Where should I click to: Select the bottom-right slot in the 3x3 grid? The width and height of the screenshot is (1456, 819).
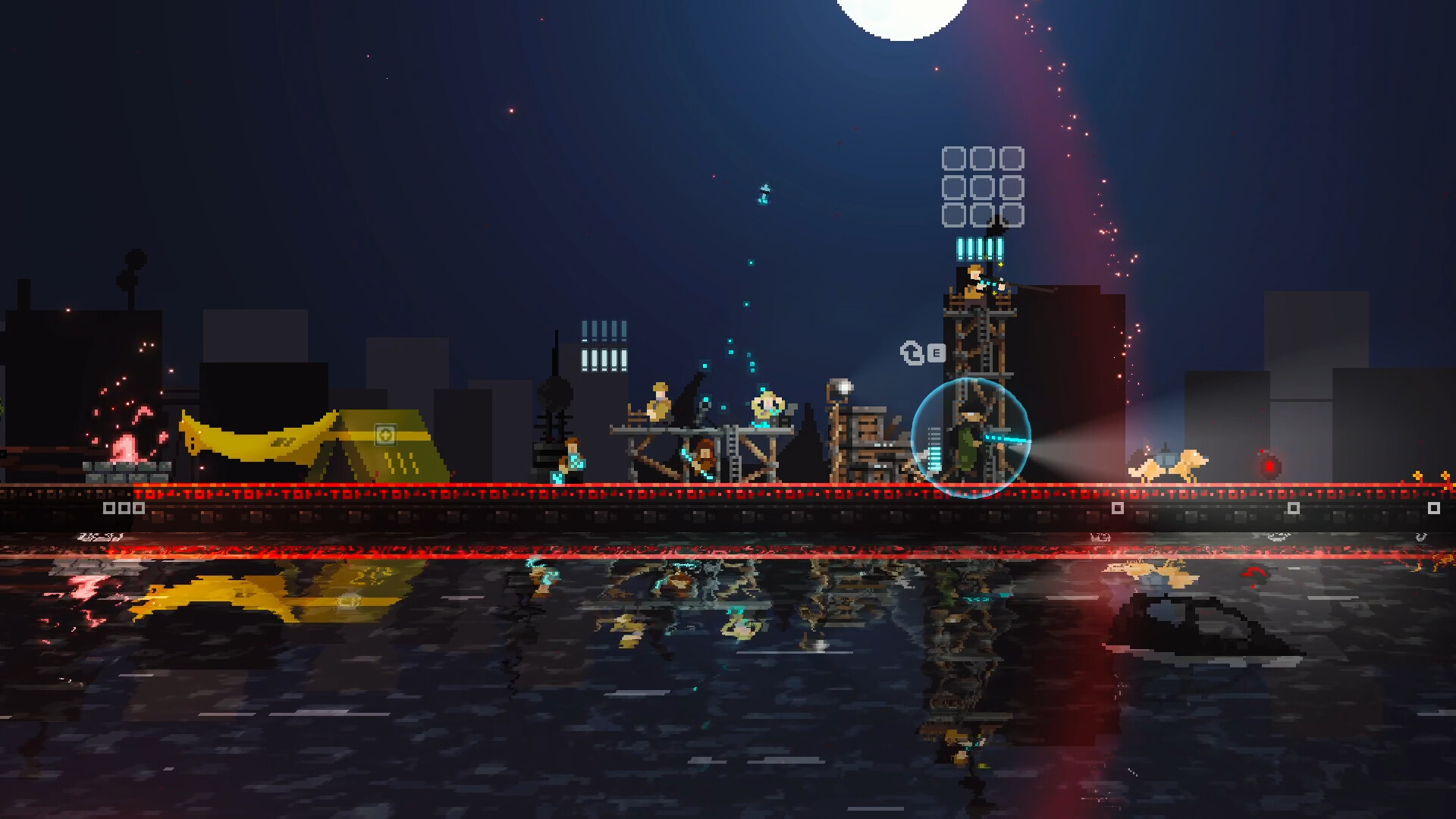[1012, 215]
